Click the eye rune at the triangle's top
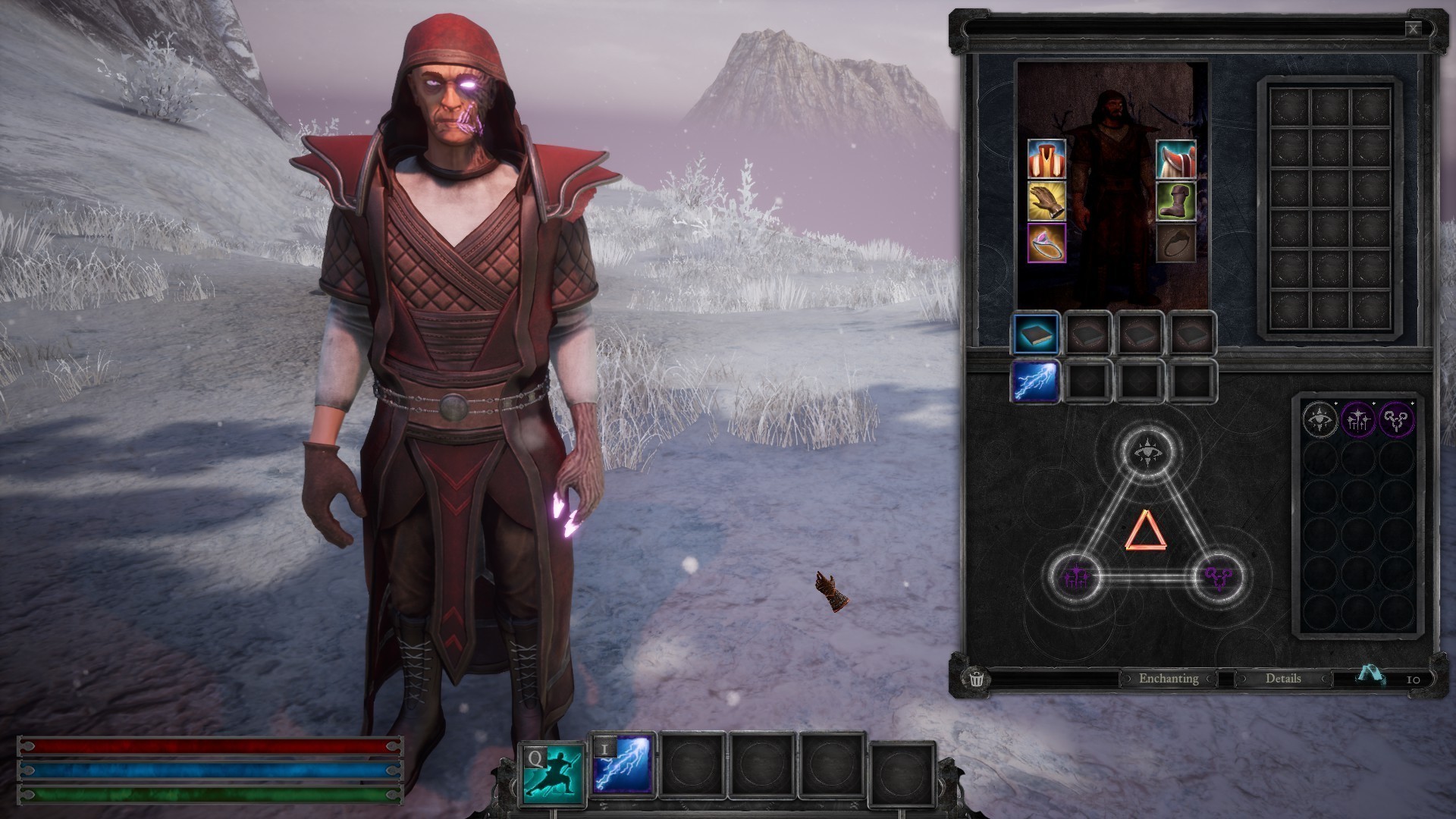Image resolution: width=1456 pixels, height=819 pixels. [1147, 452]
